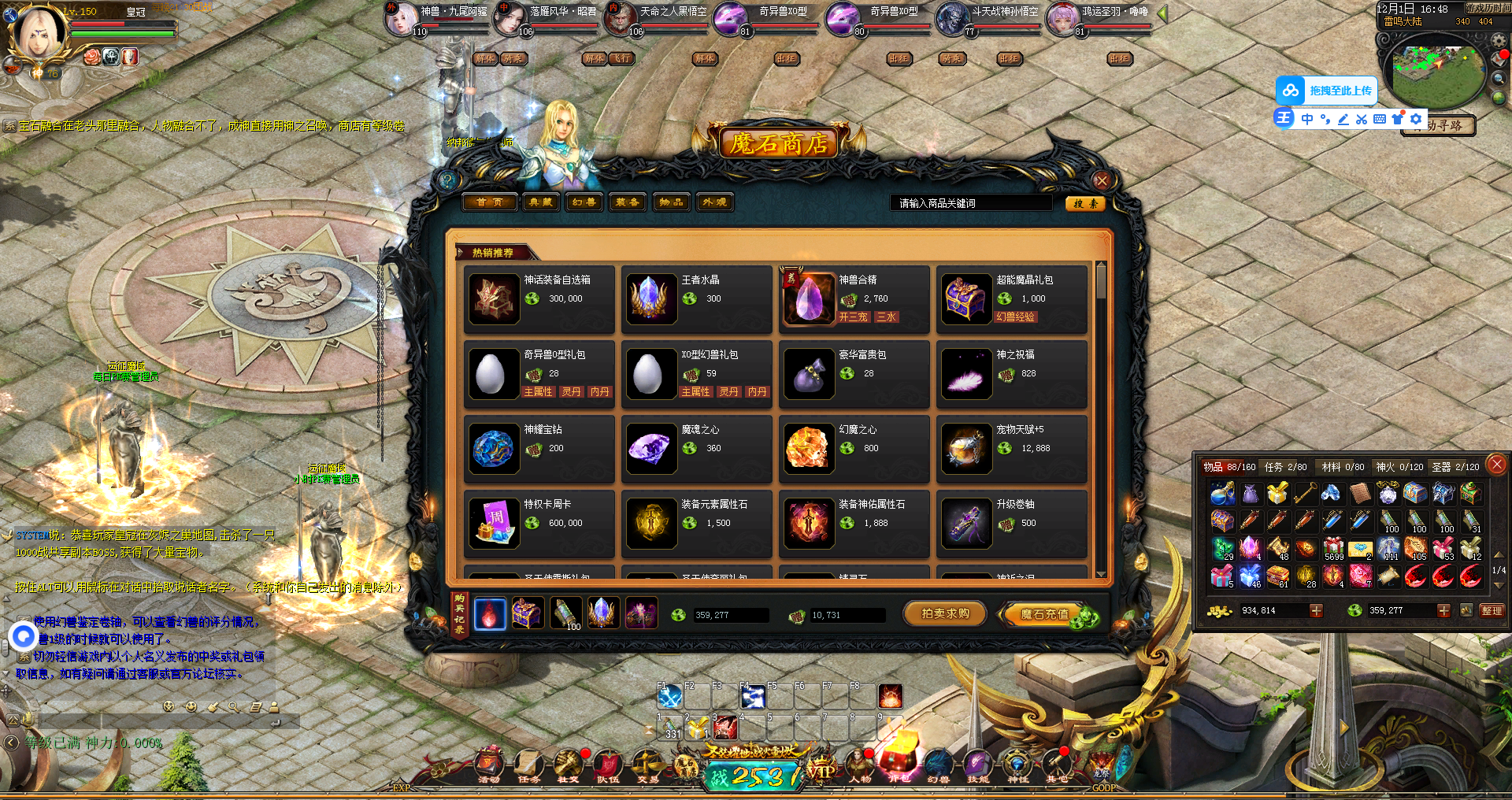The image size is (1512, 800).
Task: Click the 整理 sort button
Action: (x=1492, y=610)
